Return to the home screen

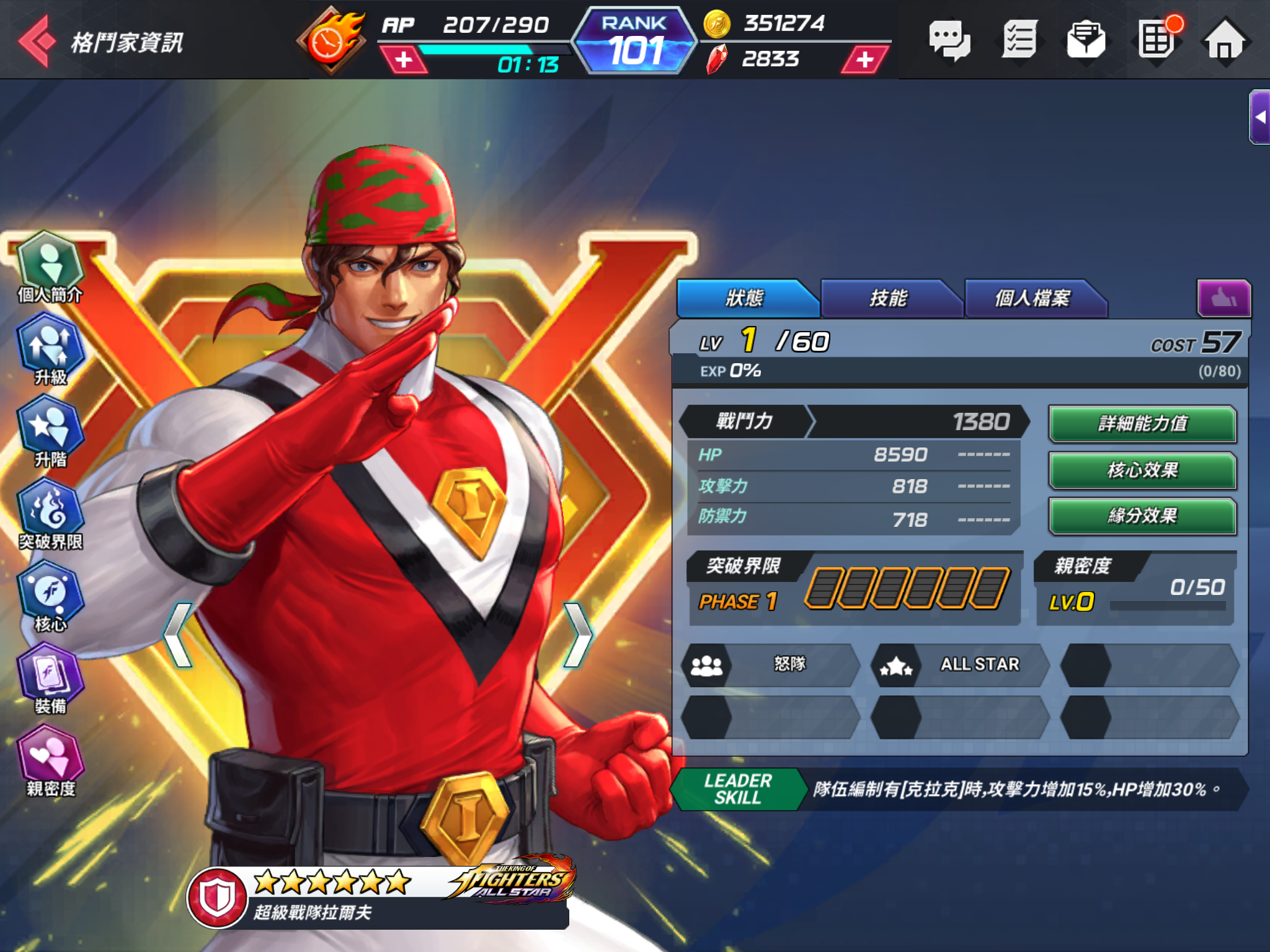pyautogui.click(x=1224, y=41)
